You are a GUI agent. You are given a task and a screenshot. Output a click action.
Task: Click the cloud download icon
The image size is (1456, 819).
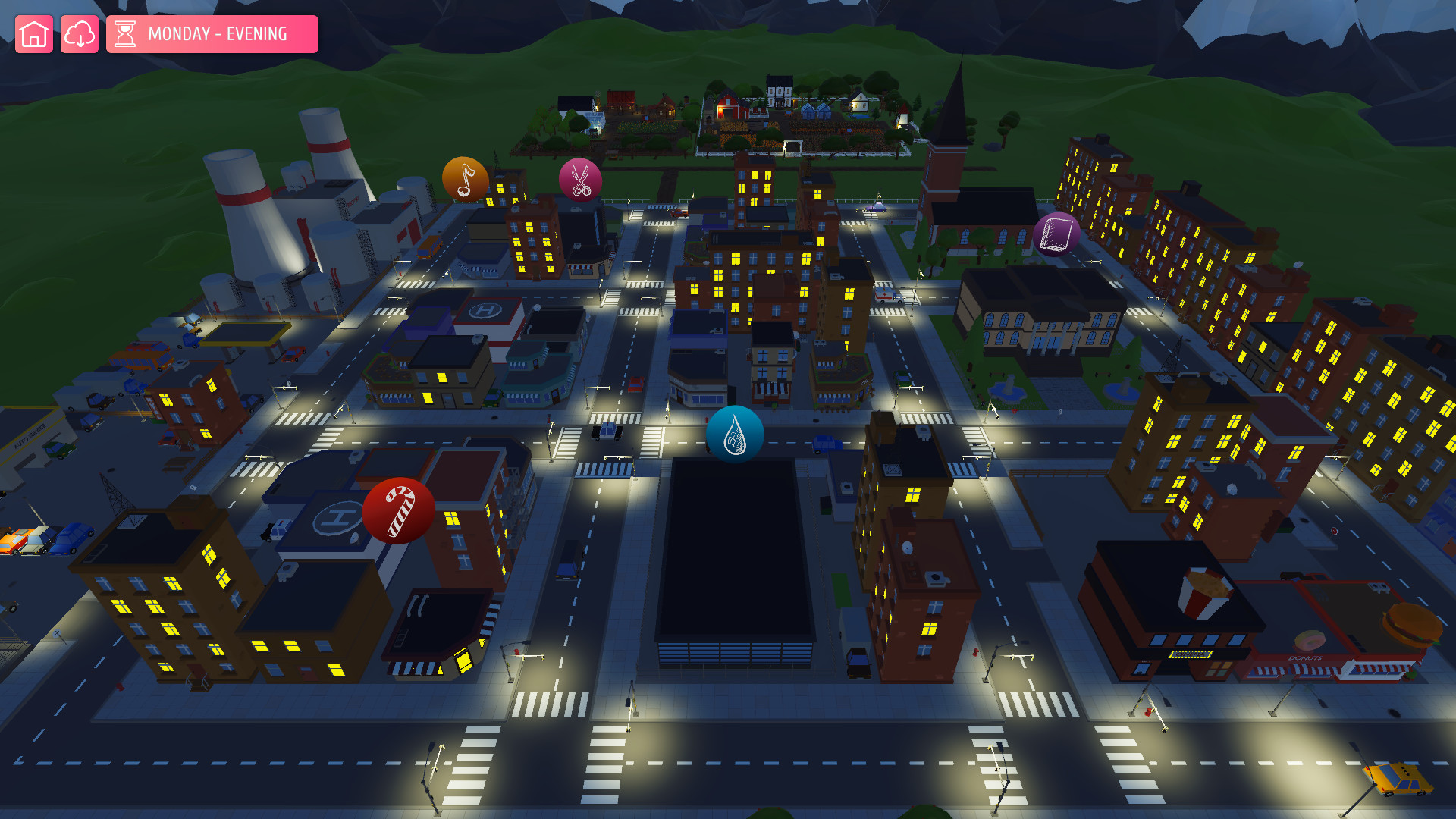click(80, 33)
